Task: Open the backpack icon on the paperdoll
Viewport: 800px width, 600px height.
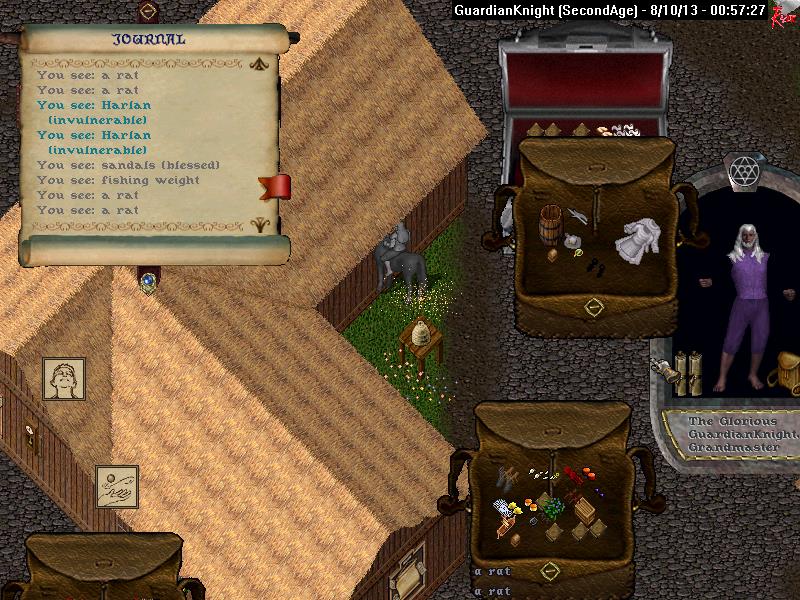Action: (783, 376)
